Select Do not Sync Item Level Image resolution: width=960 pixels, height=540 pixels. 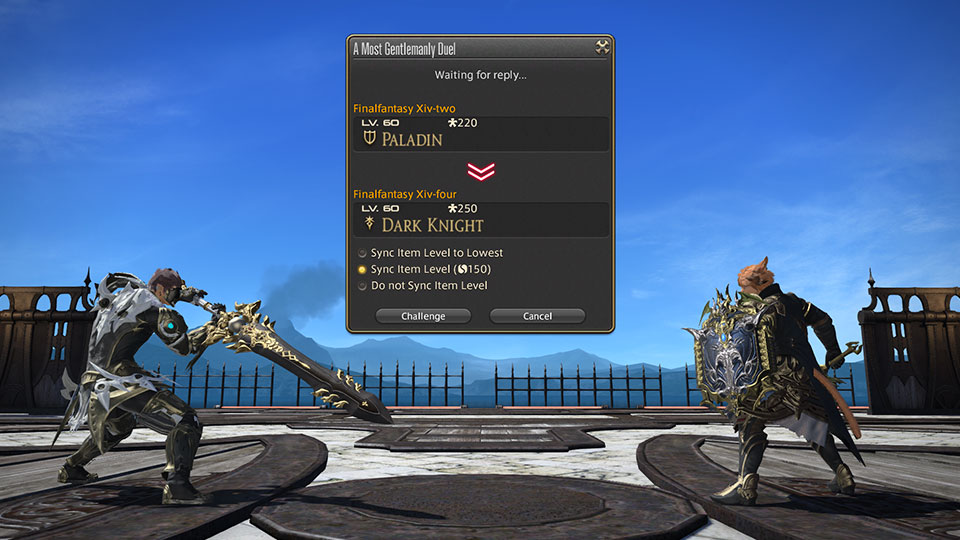pyautogui.click(x=363, y=286)
